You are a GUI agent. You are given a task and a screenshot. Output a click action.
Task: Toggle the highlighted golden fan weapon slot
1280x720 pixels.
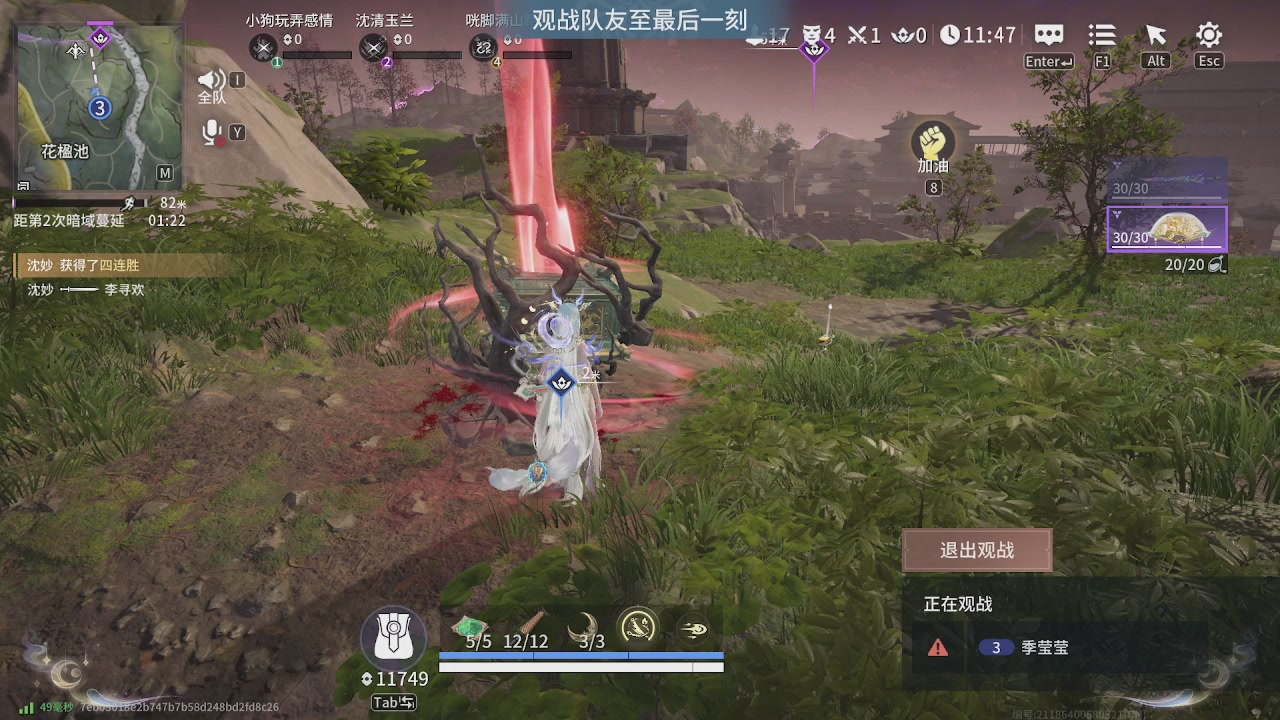click(x=1168, y=230)
